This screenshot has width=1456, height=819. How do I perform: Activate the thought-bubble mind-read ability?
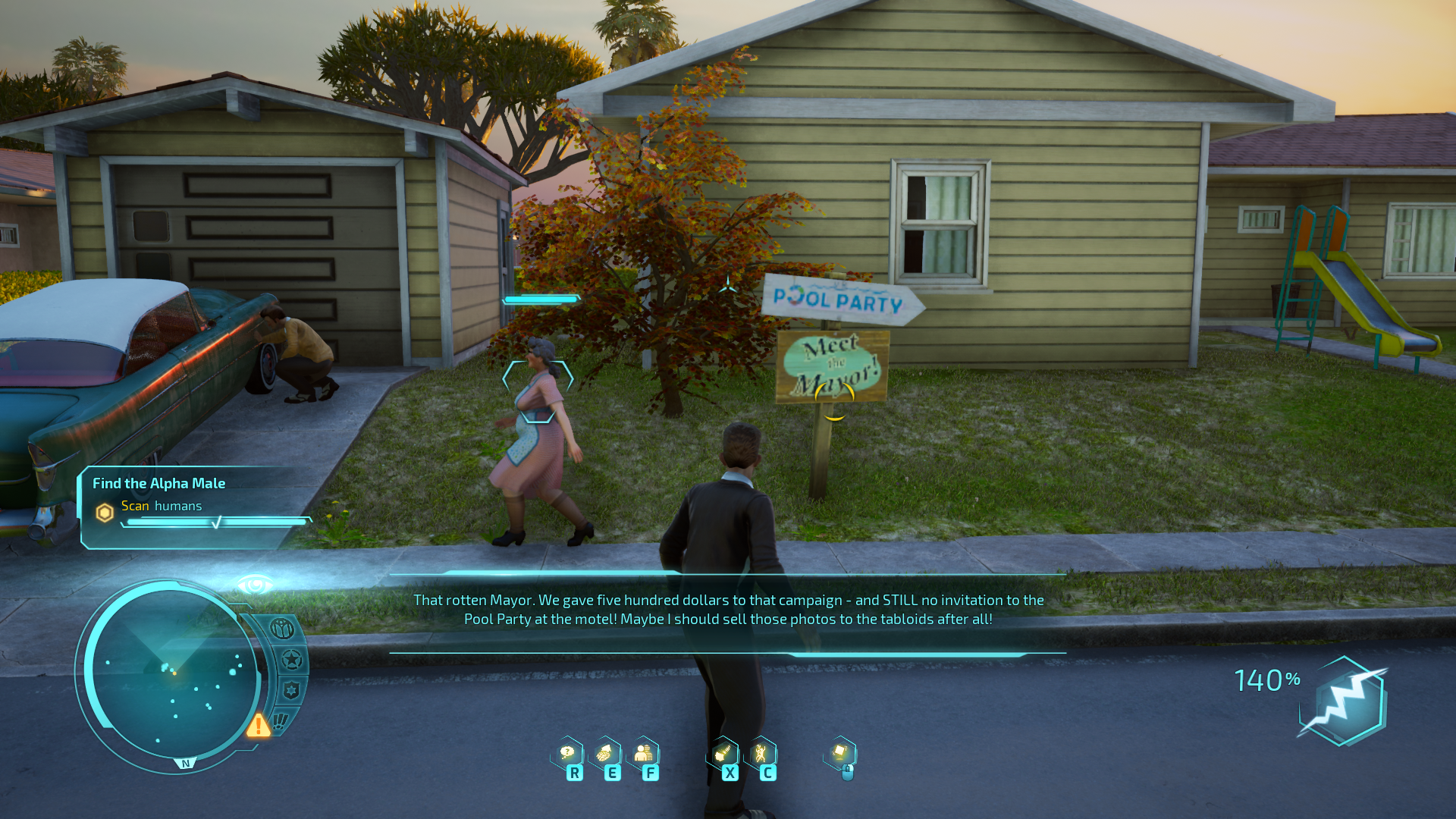[567, 753]
